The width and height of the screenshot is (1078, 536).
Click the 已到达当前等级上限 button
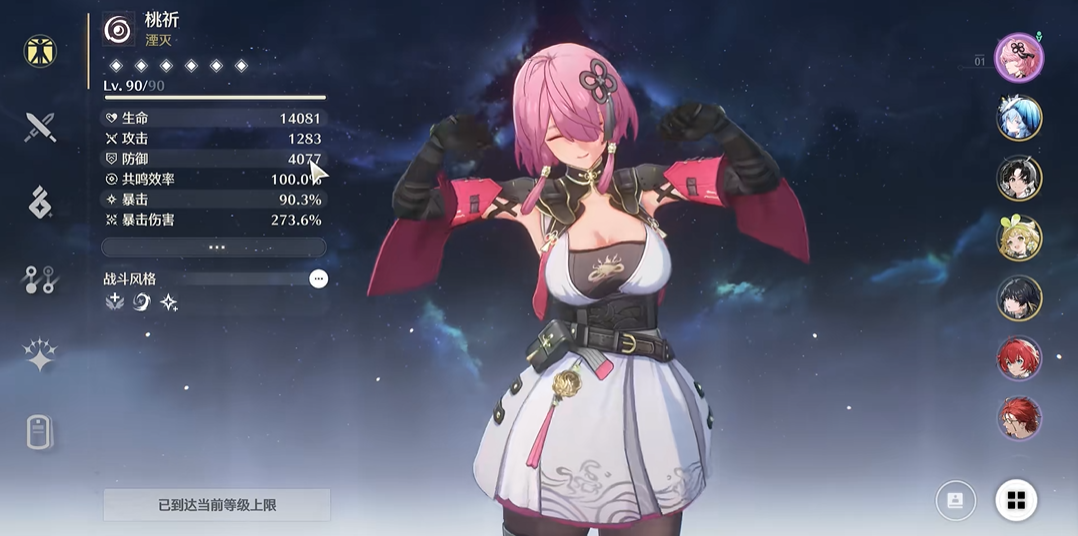coord(217,505)
